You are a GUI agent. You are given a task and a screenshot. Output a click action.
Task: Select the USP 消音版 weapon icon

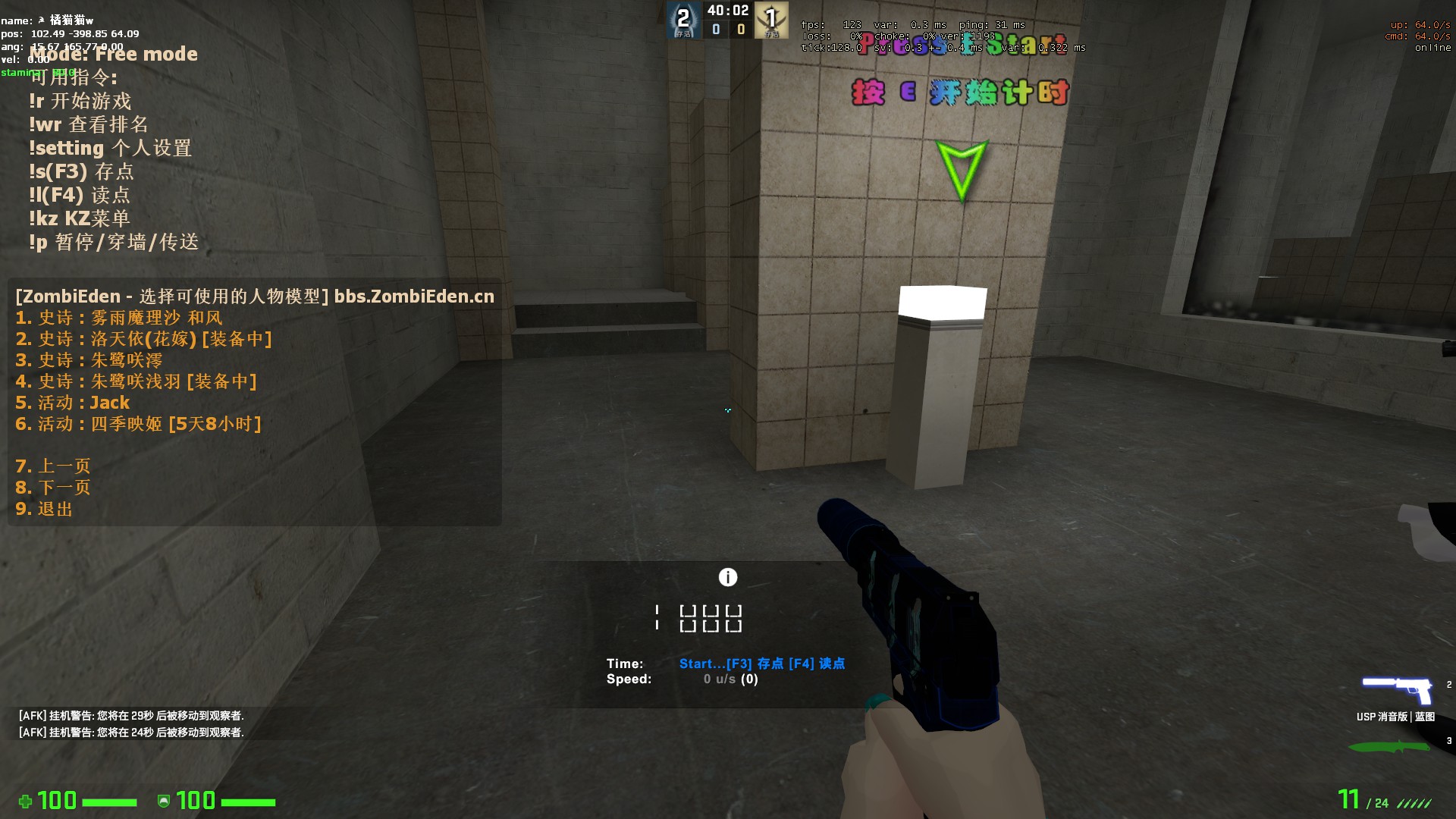coord(1396,690)
